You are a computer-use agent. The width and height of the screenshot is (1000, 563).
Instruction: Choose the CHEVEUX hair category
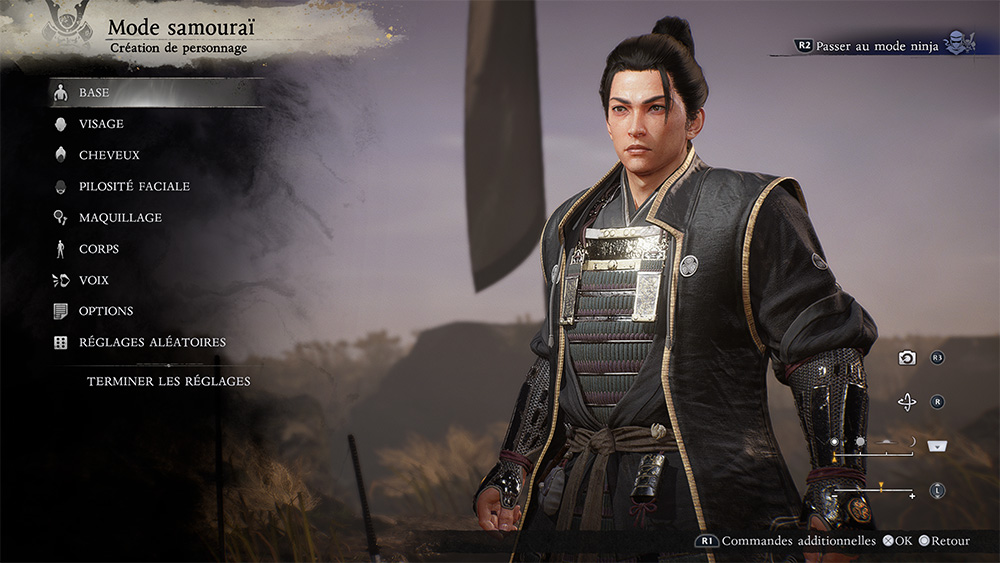(109, 155)
